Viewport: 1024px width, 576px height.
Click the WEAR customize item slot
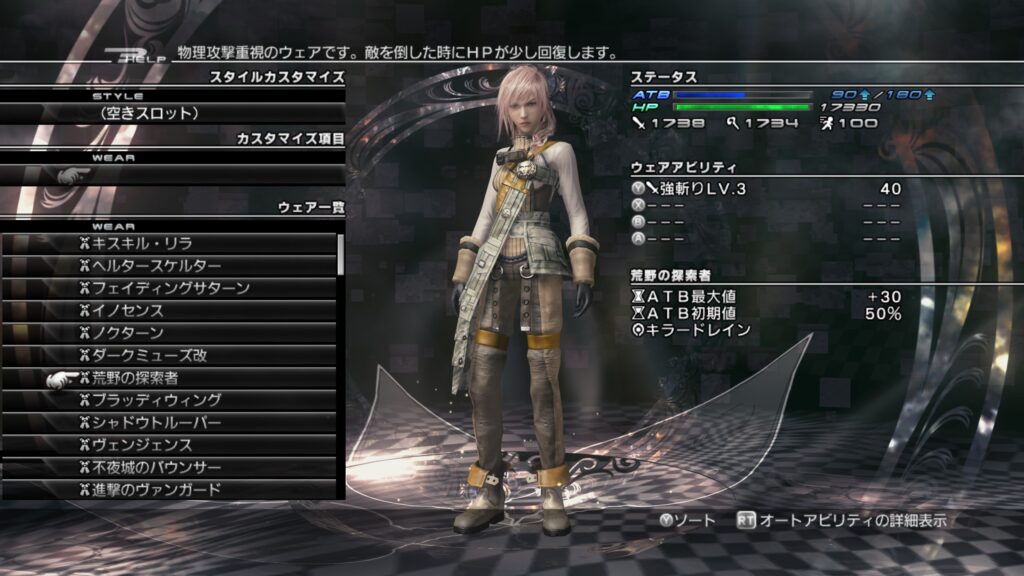[172, 175]
